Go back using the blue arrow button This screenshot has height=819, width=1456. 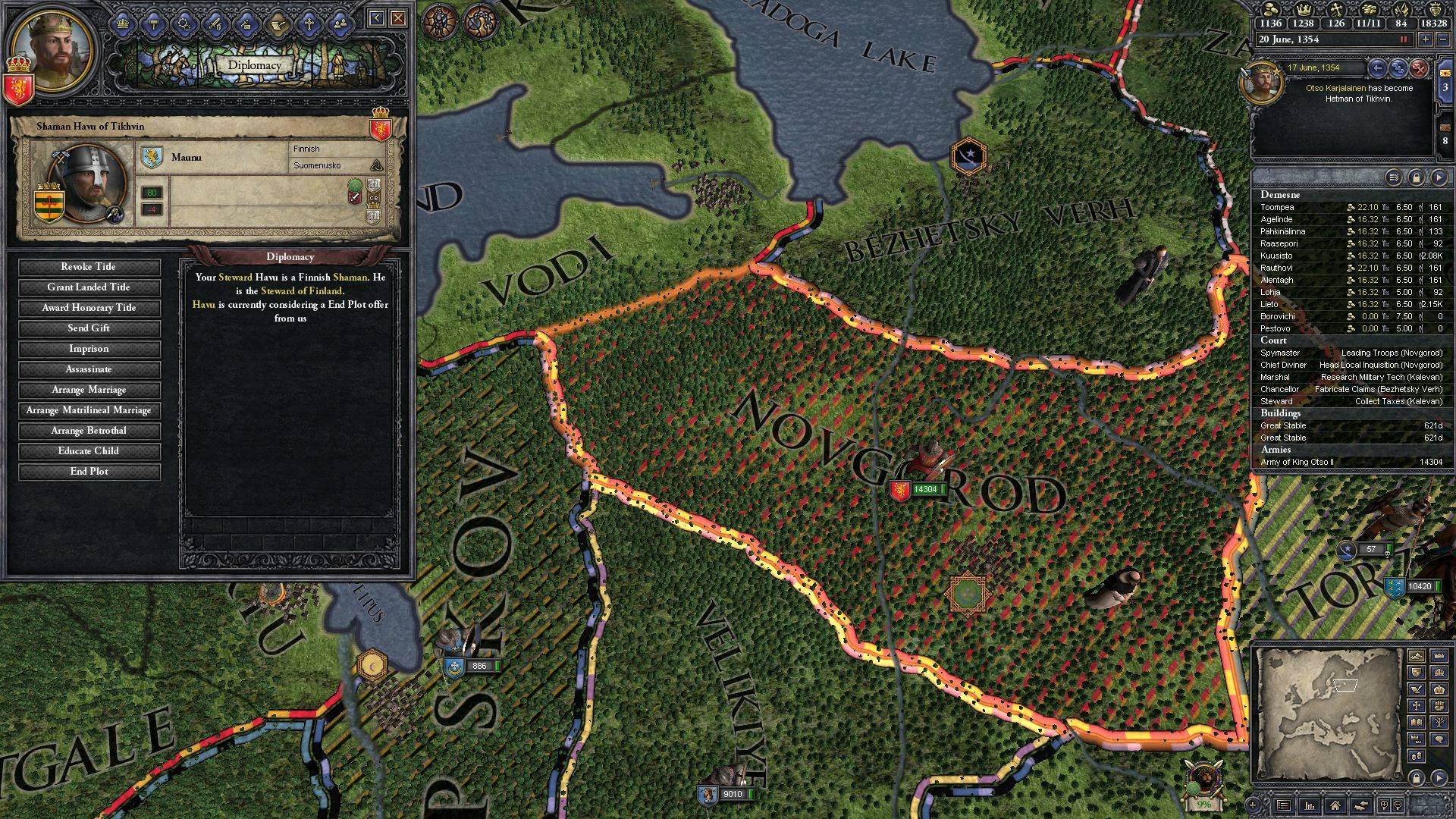point(377,18)
